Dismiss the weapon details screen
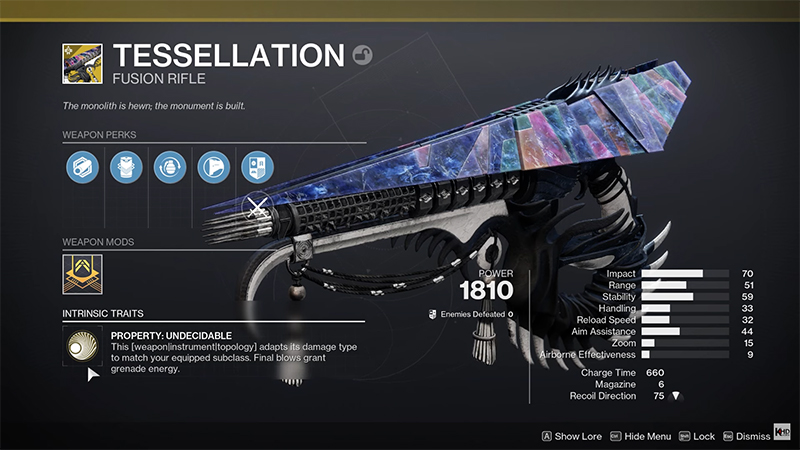 click(x=745, y=436)
